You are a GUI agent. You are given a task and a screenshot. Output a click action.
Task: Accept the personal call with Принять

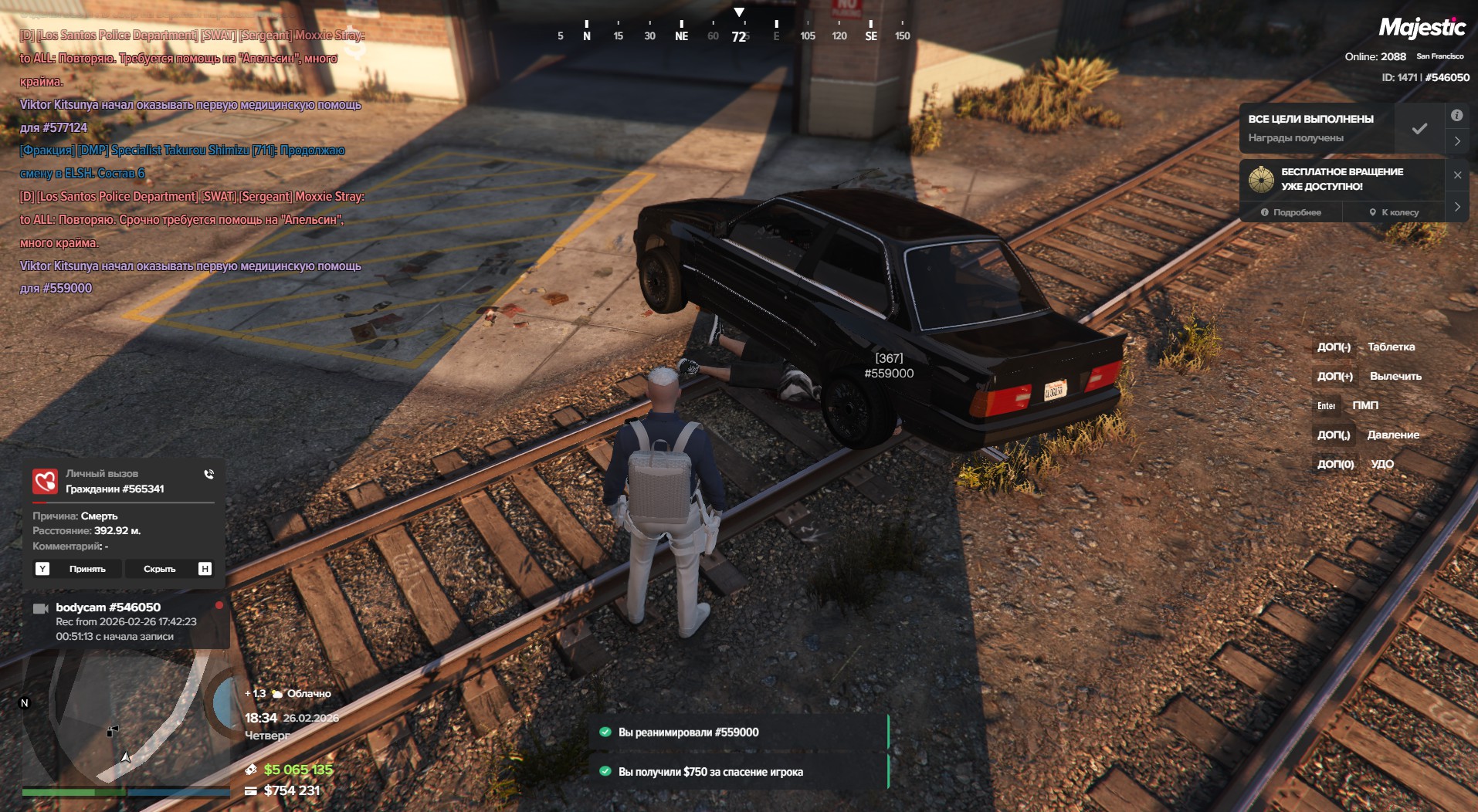coord(87,569)
